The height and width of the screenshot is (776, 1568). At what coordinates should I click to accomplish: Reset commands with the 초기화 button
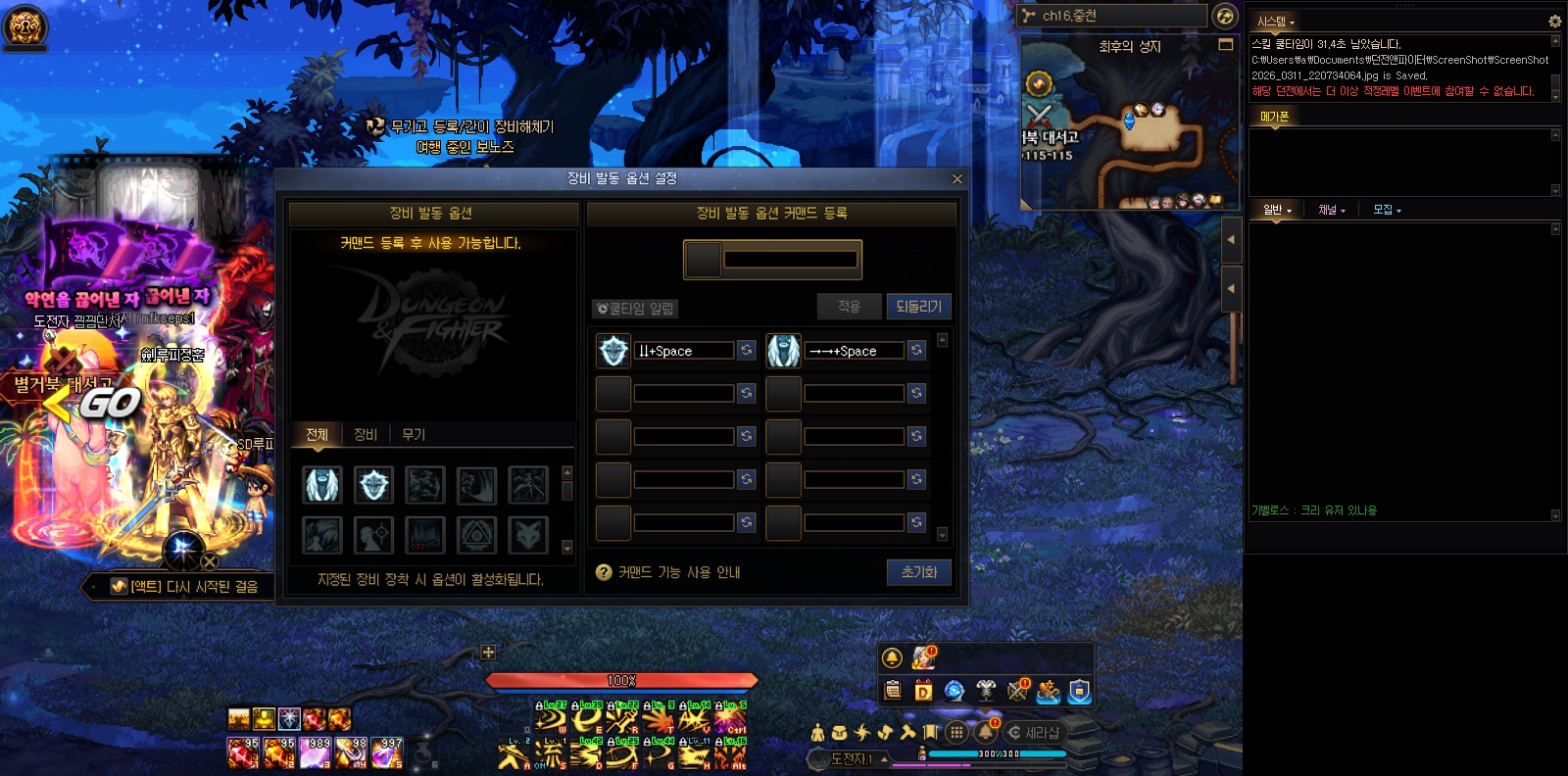tap(918, 572)
